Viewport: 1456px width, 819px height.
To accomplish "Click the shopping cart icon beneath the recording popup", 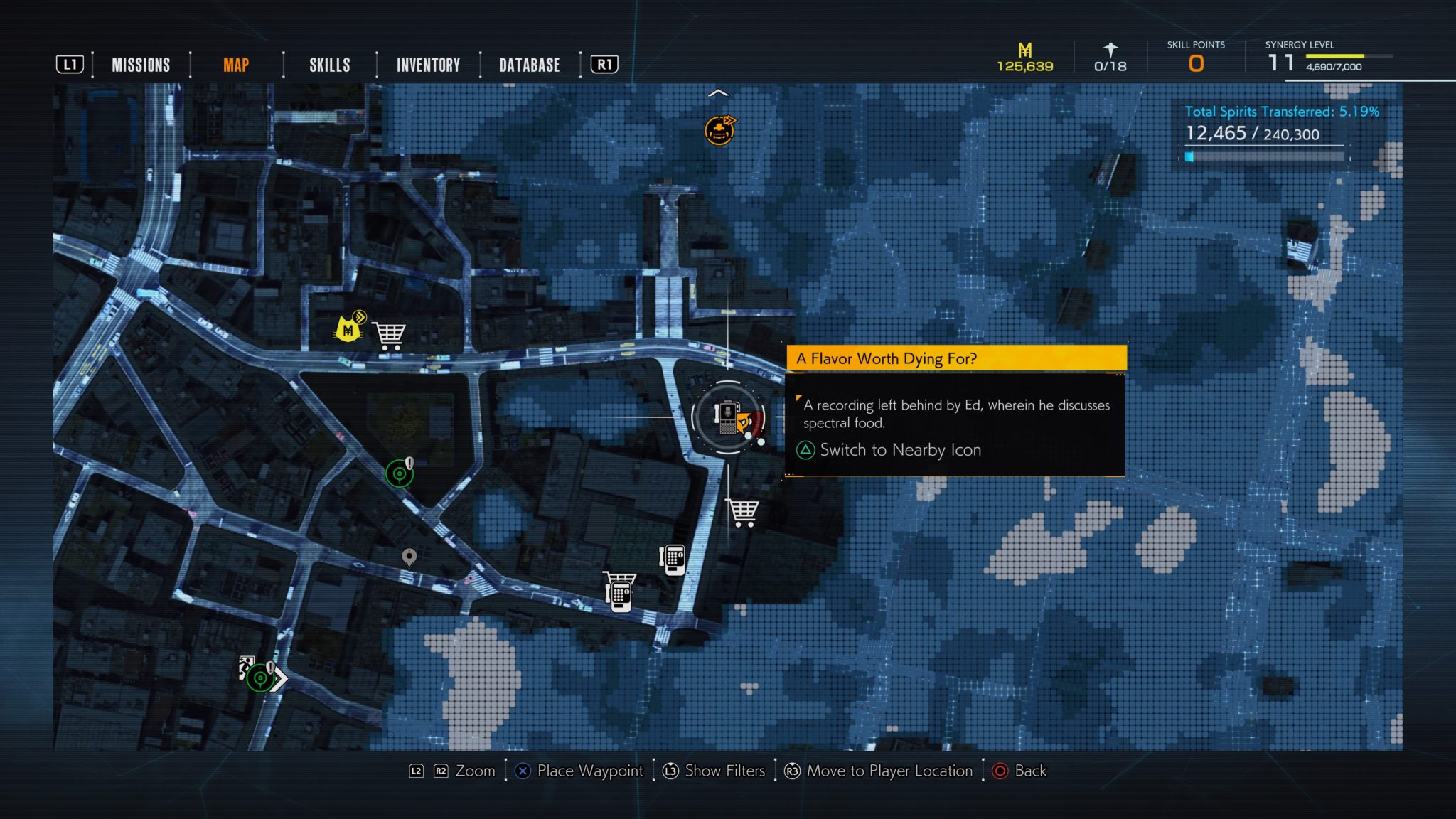I will [744, 510].
